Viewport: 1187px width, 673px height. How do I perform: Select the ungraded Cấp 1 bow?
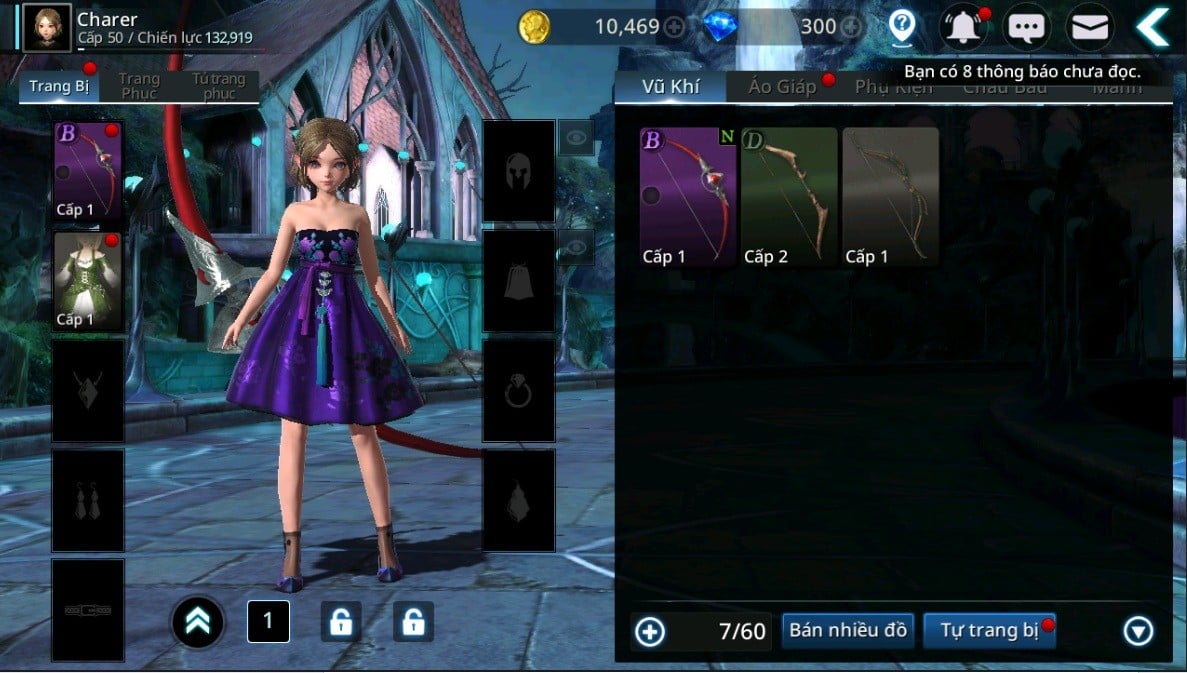890,197
